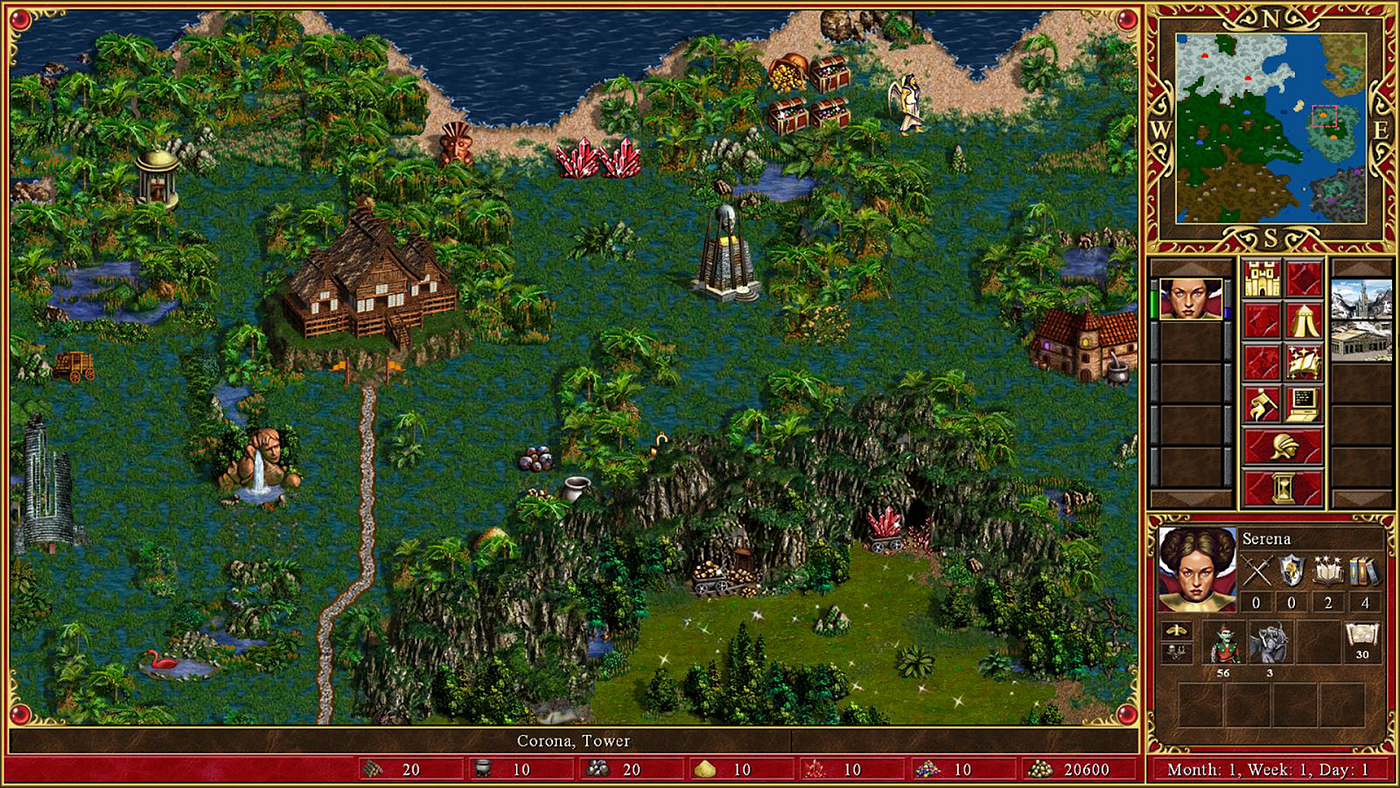
Task: Click the spell points scroll icon
Action: [1362, 638]
